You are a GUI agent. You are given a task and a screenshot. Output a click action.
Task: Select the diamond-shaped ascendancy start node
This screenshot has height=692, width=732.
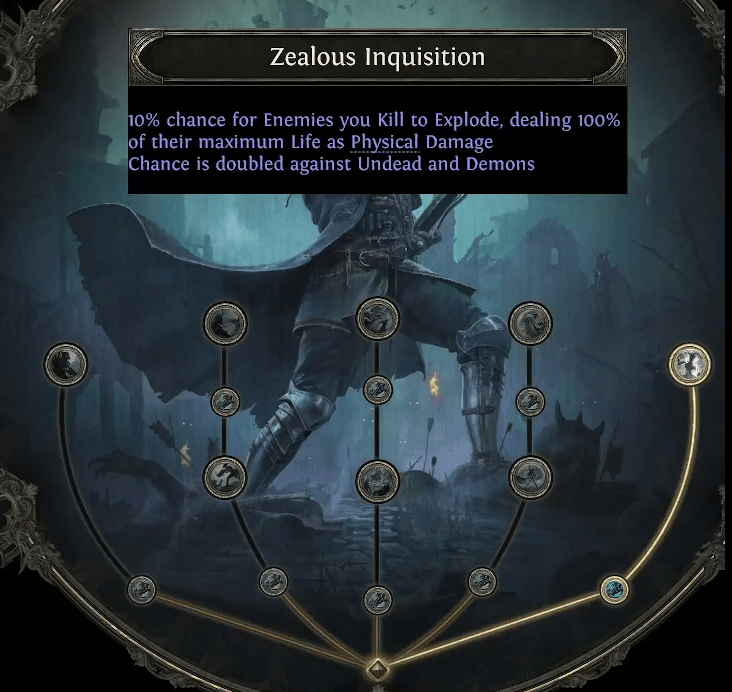[377, 669]
